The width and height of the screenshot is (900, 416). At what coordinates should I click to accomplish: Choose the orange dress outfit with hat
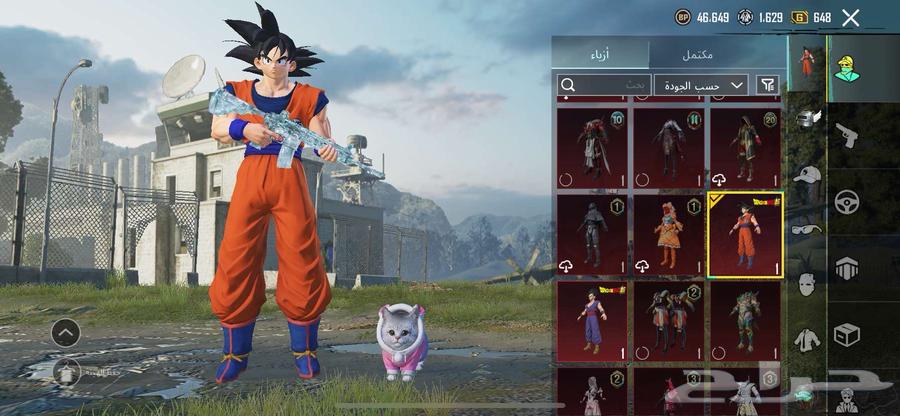point(668,235)
